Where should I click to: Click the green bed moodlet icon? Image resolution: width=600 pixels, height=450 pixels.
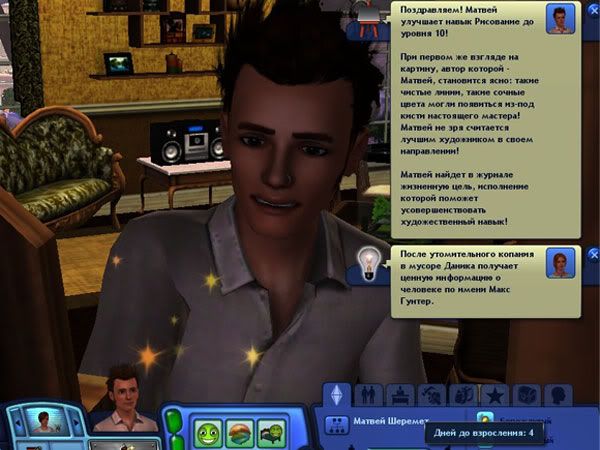272,433
